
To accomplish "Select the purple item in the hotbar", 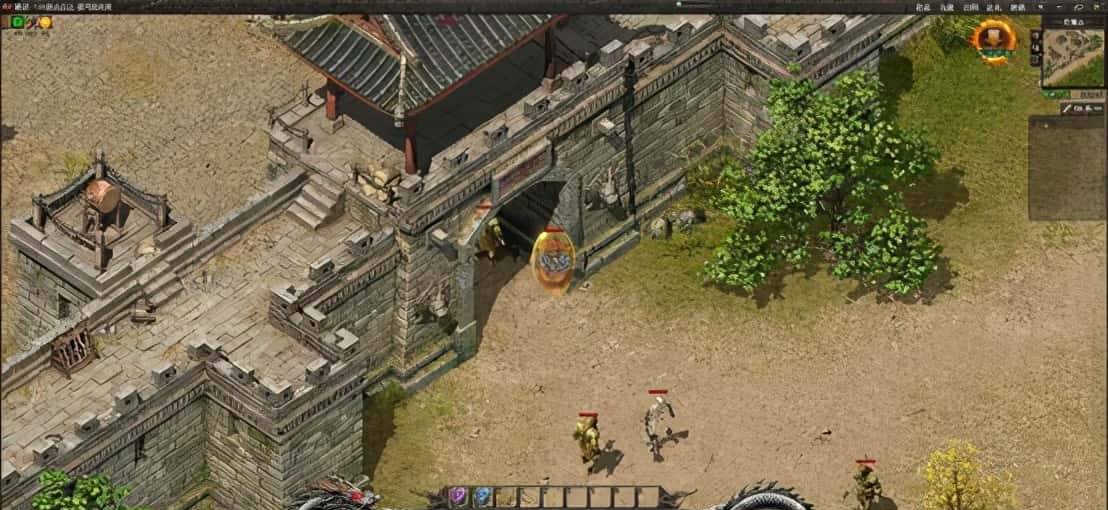I will pos(458,495).
